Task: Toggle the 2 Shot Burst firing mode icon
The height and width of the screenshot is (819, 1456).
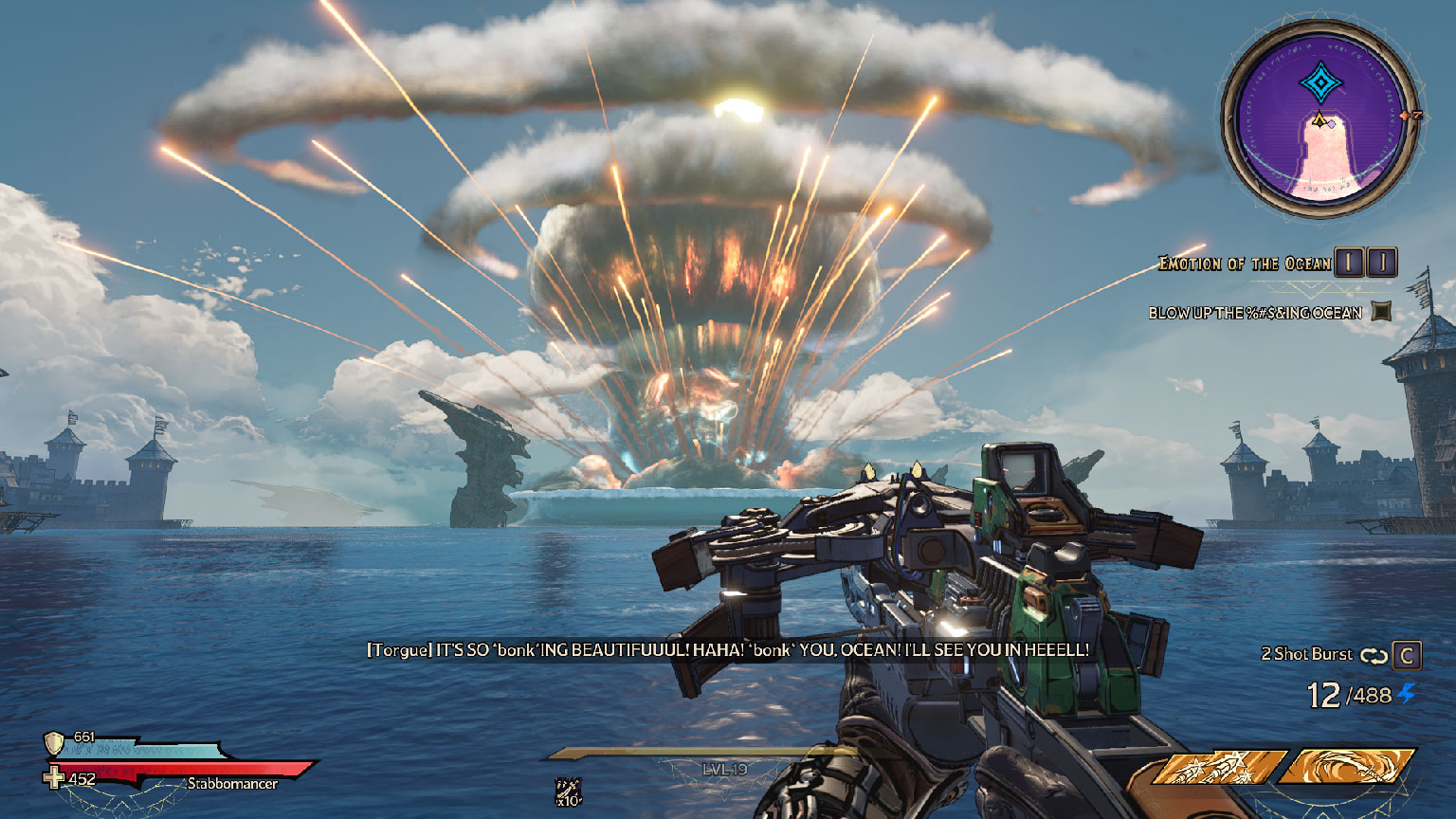Action: (1374, 655)
